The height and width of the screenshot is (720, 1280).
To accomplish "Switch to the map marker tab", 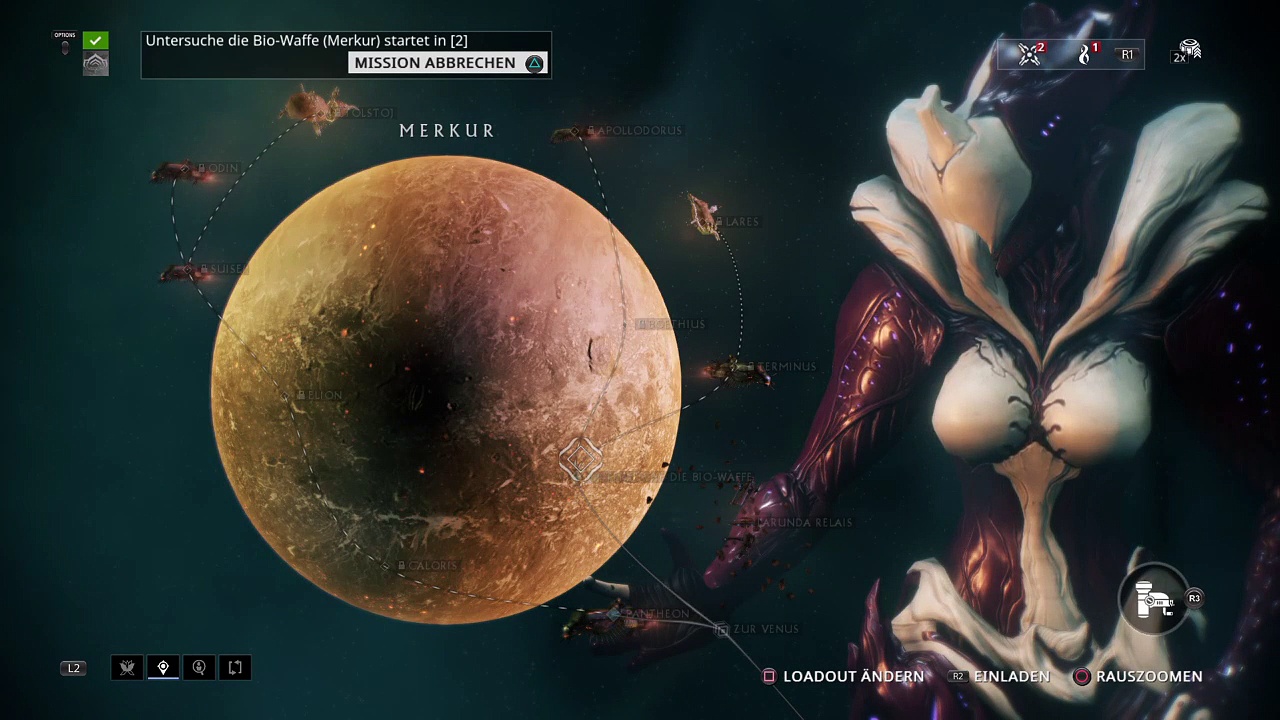I will (163, 668).
